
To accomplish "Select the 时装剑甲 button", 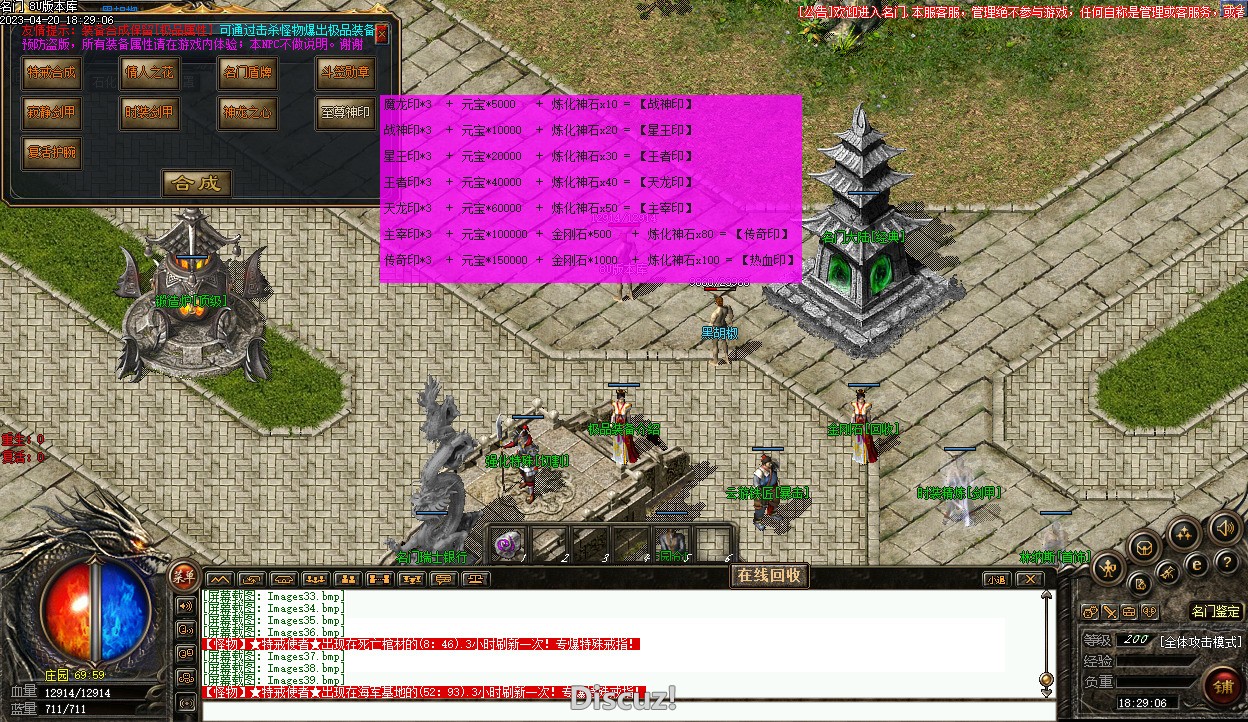I will click(x=149, y=112).
